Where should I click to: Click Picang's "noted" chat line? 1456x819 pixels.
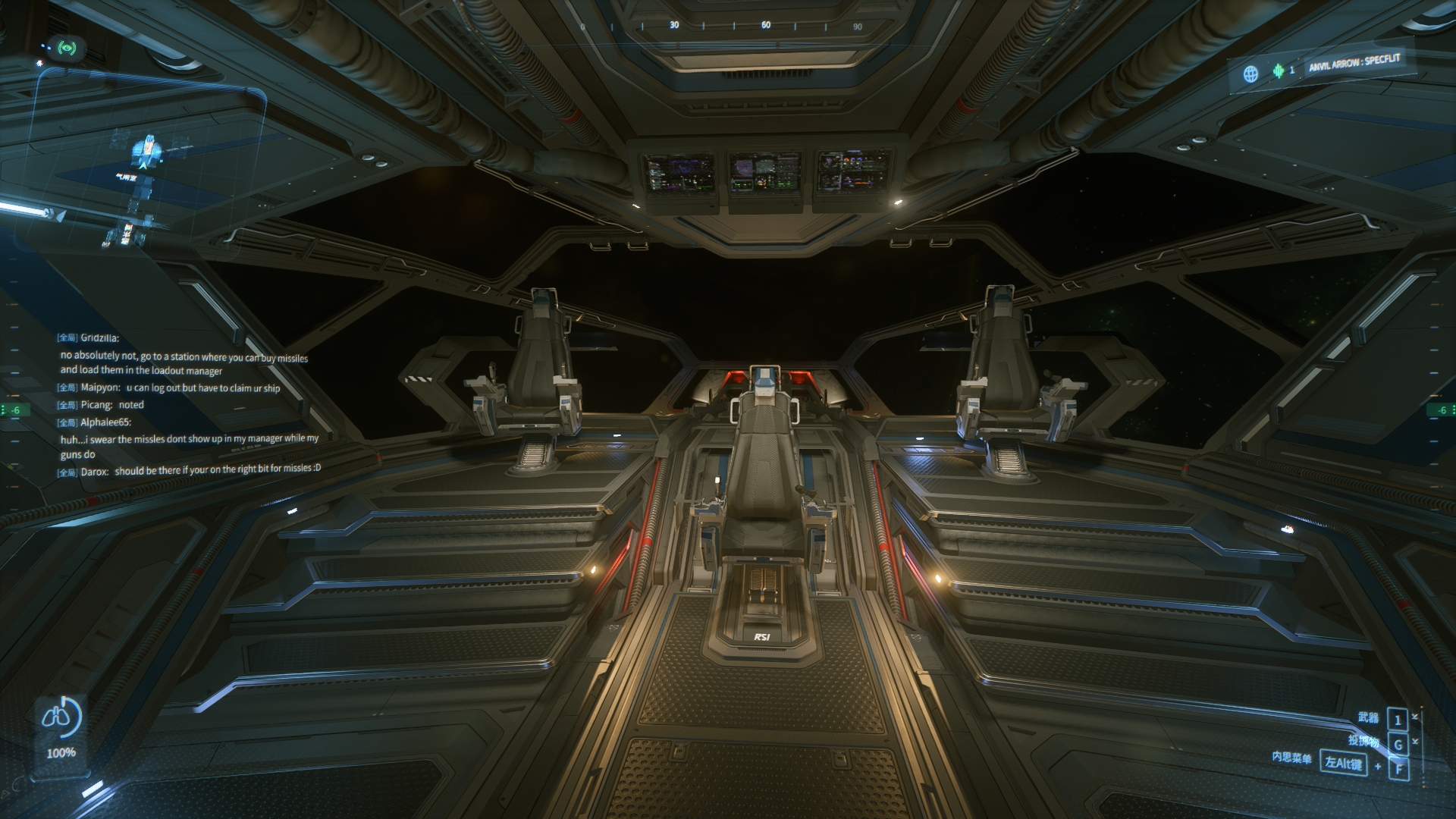[x=130, y=405]
